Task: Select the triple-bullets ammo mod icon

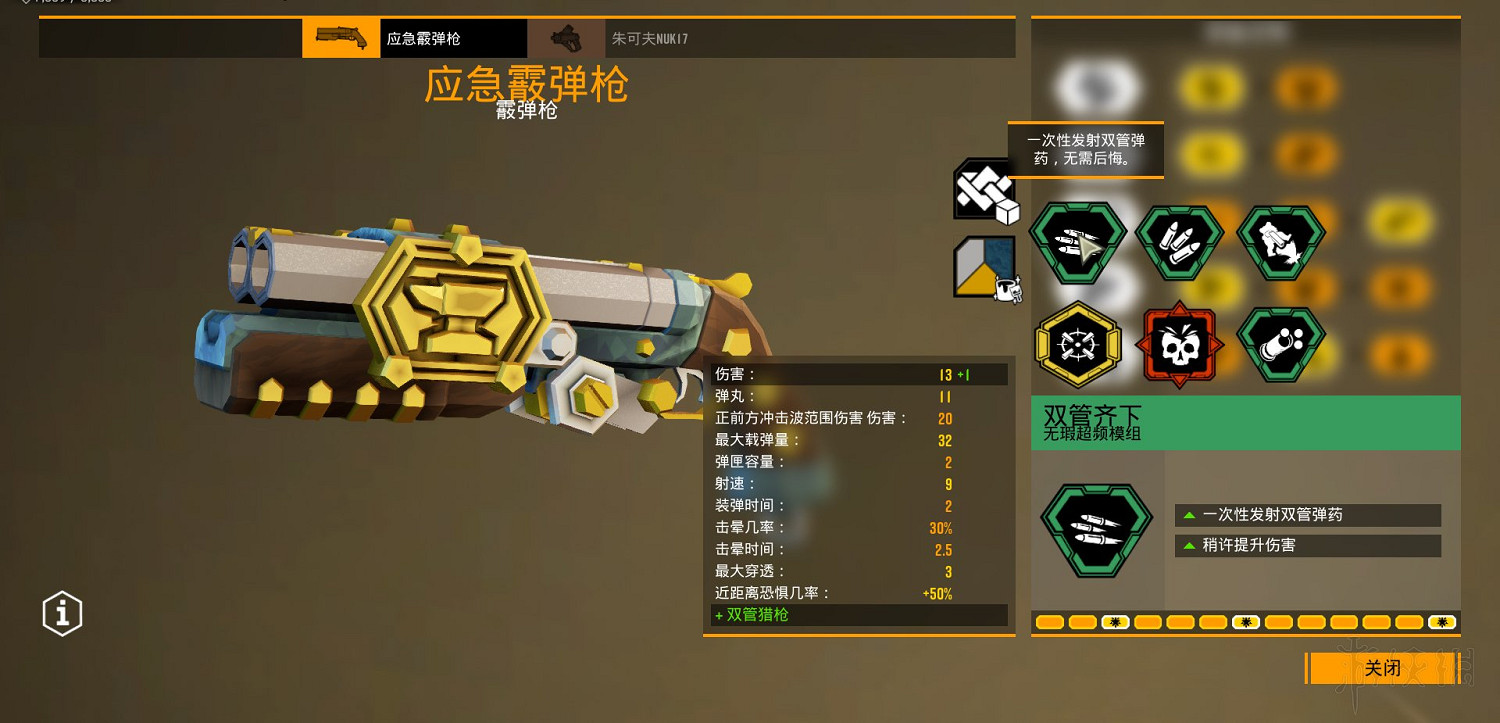Action: click(x=1180, y=240)
